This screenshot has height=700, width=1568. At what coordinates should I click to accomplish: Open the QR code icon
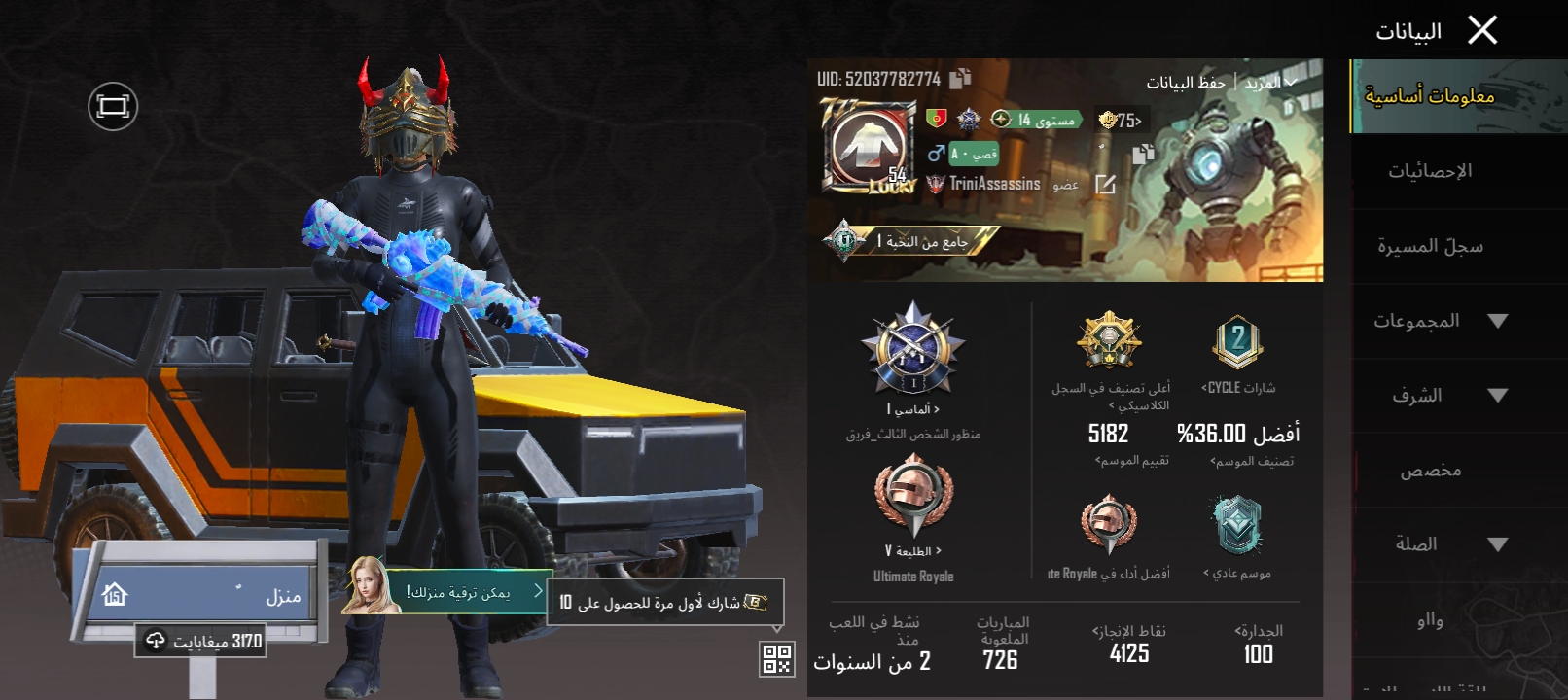776,658
